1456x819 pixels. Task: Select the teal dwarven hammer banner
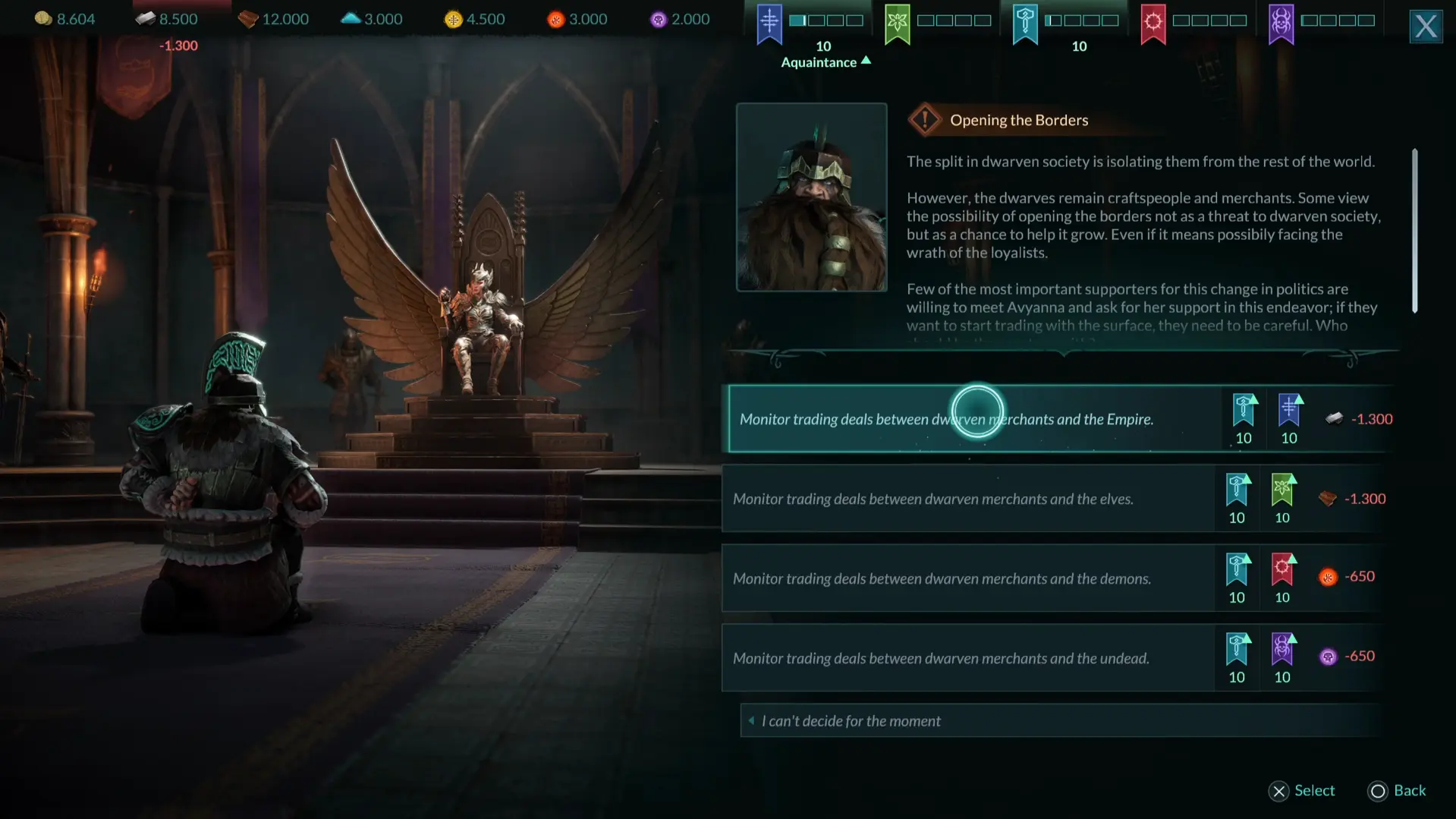click(1025, 25)
